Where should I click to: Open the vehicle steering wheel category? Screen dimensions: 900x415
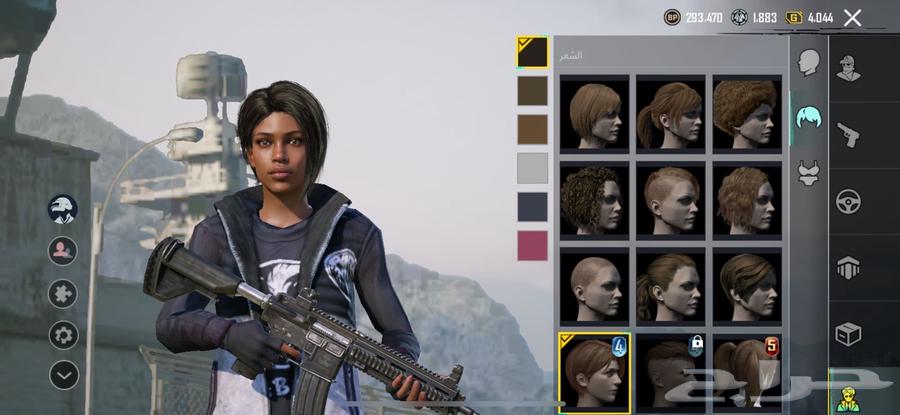tap(849, 200)
